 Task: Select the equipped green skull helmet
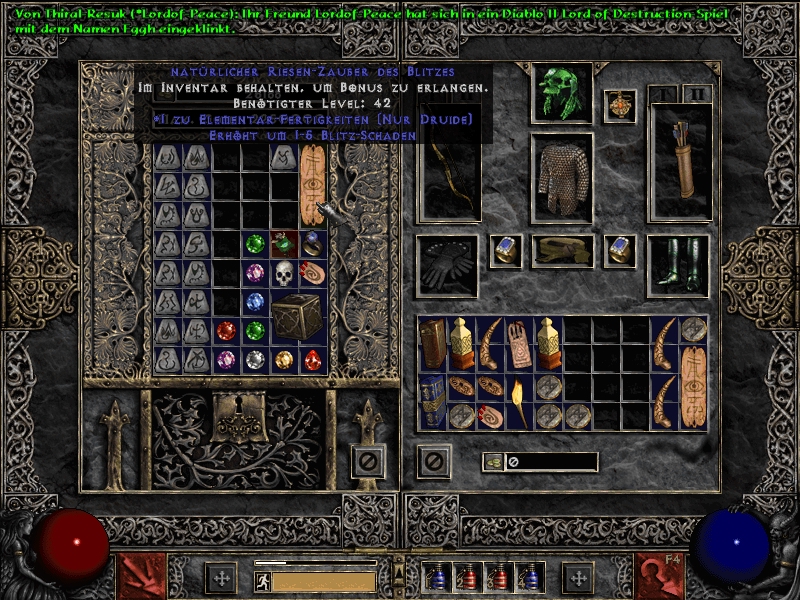click(x=561, y=93)
